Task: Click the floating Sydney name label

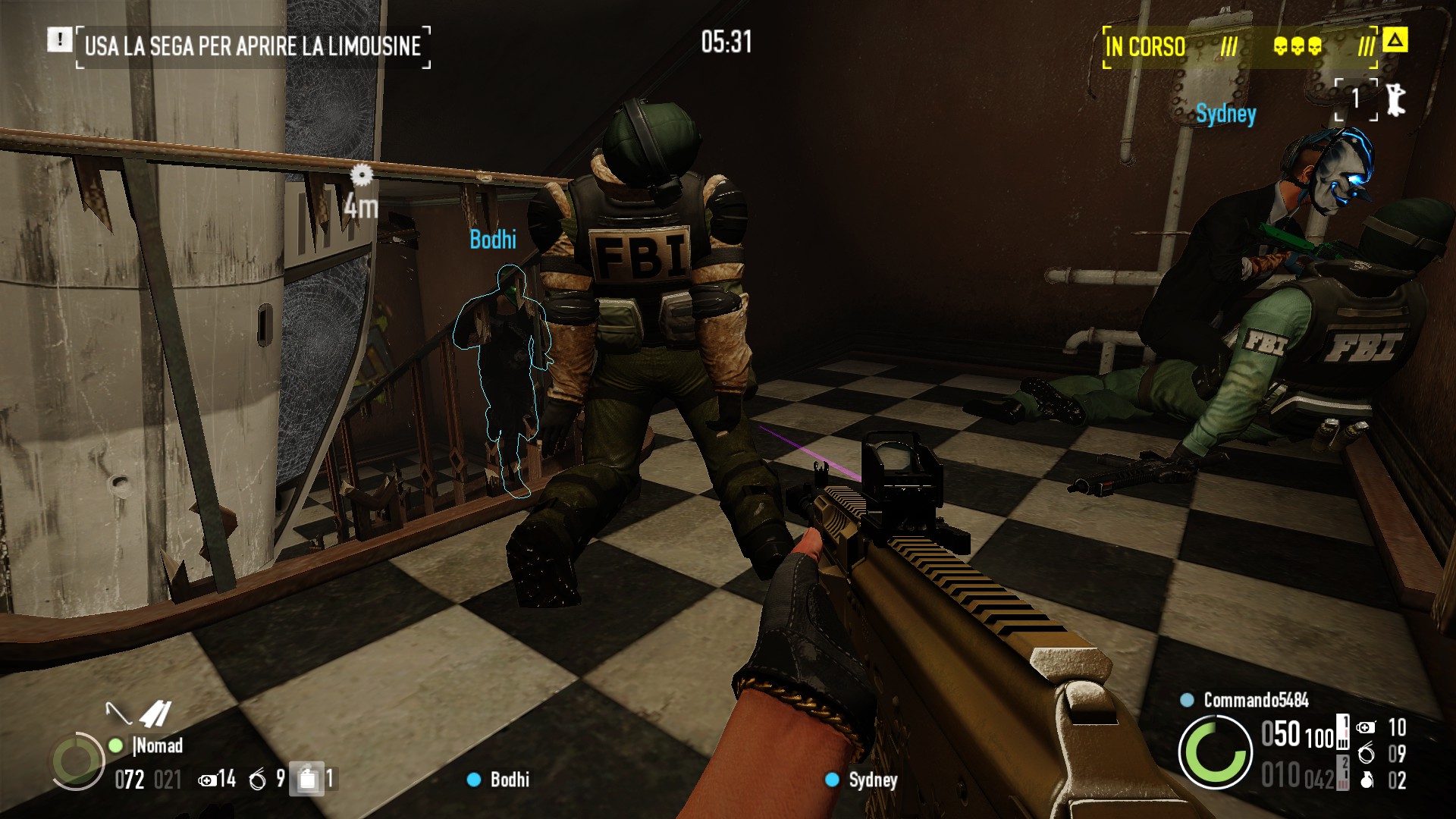Action: 1225,115
